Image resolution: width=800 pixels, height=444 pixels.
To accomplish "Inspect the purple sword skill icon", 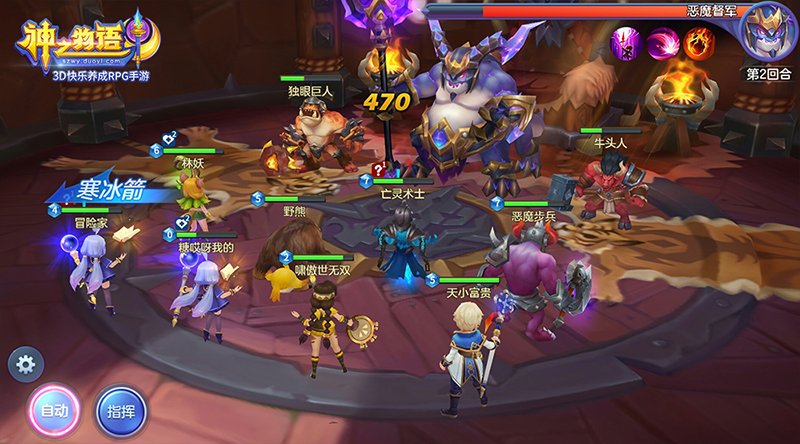I will 627,43.
